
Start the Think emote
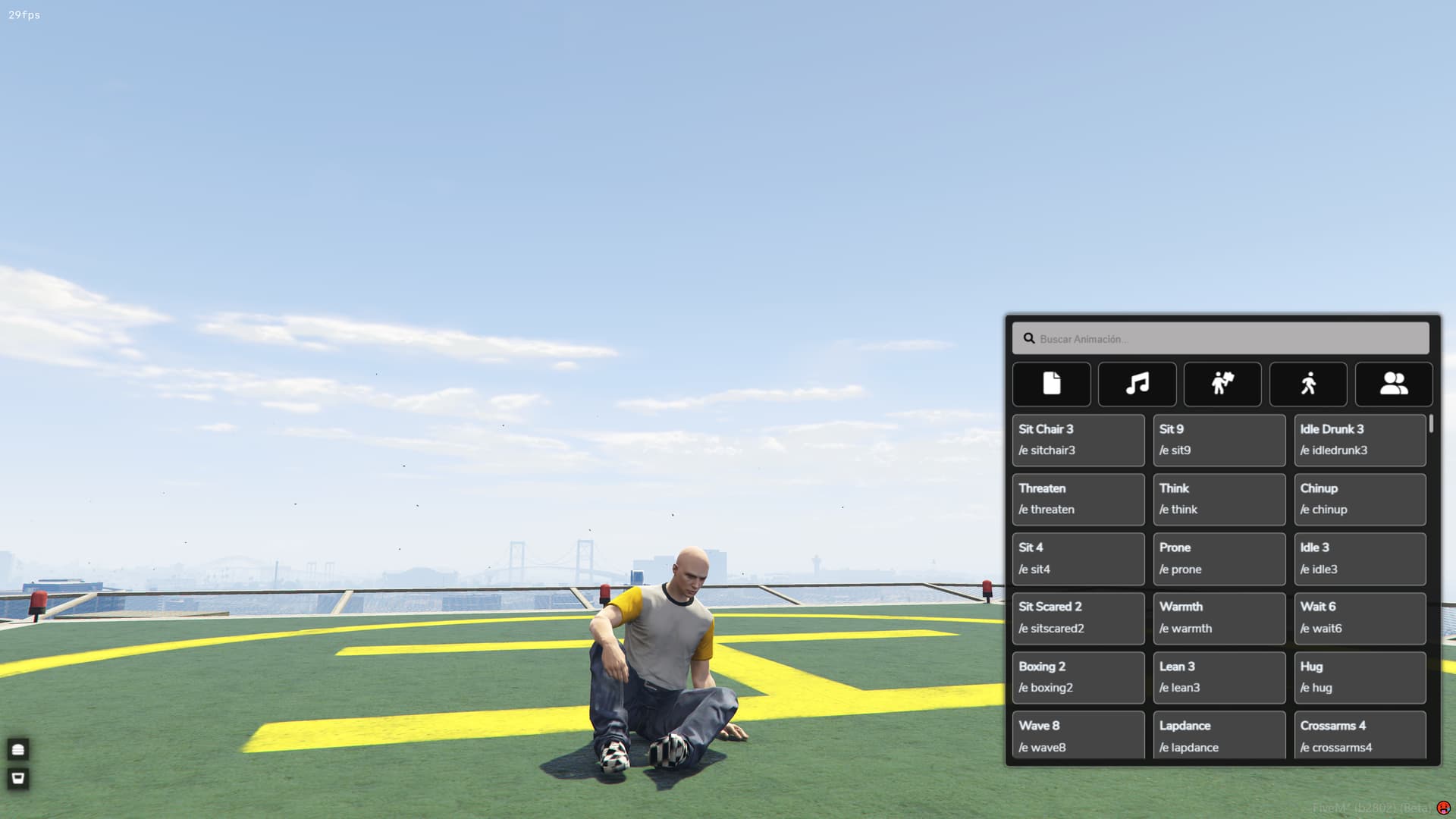click(x=1219, y=499)
